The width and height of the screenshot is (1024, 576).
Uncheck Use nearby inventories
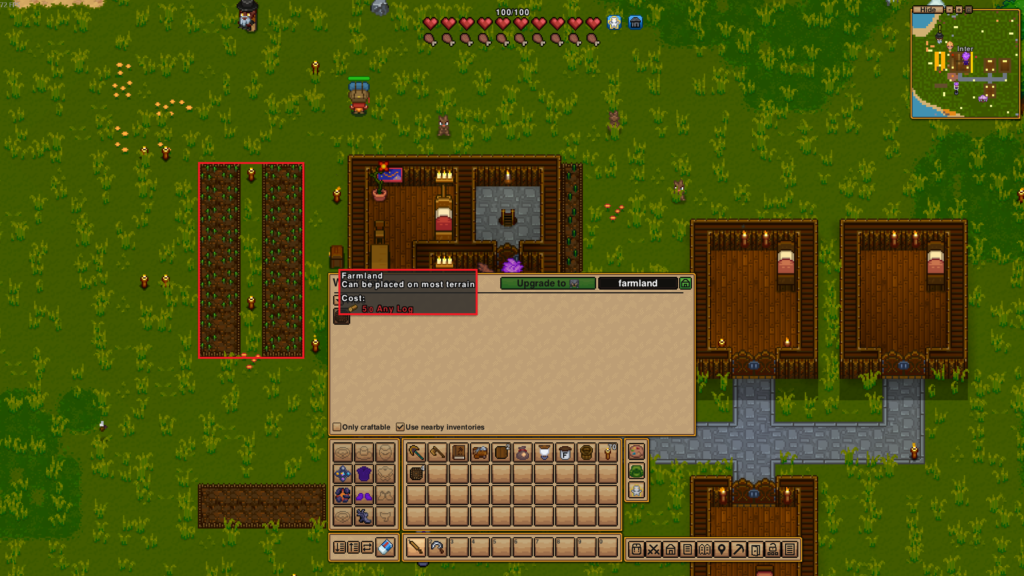coord(401,427)
